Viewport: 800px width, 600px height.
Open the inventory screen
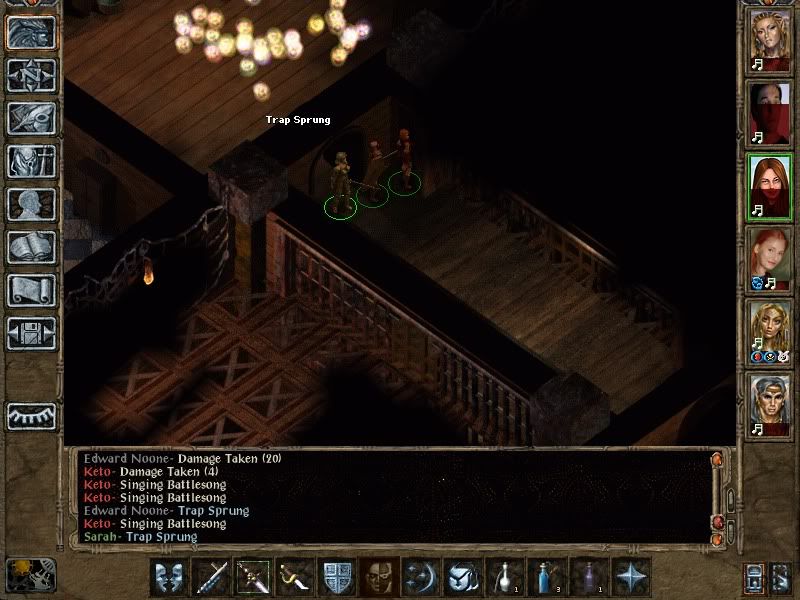(31, 161)
